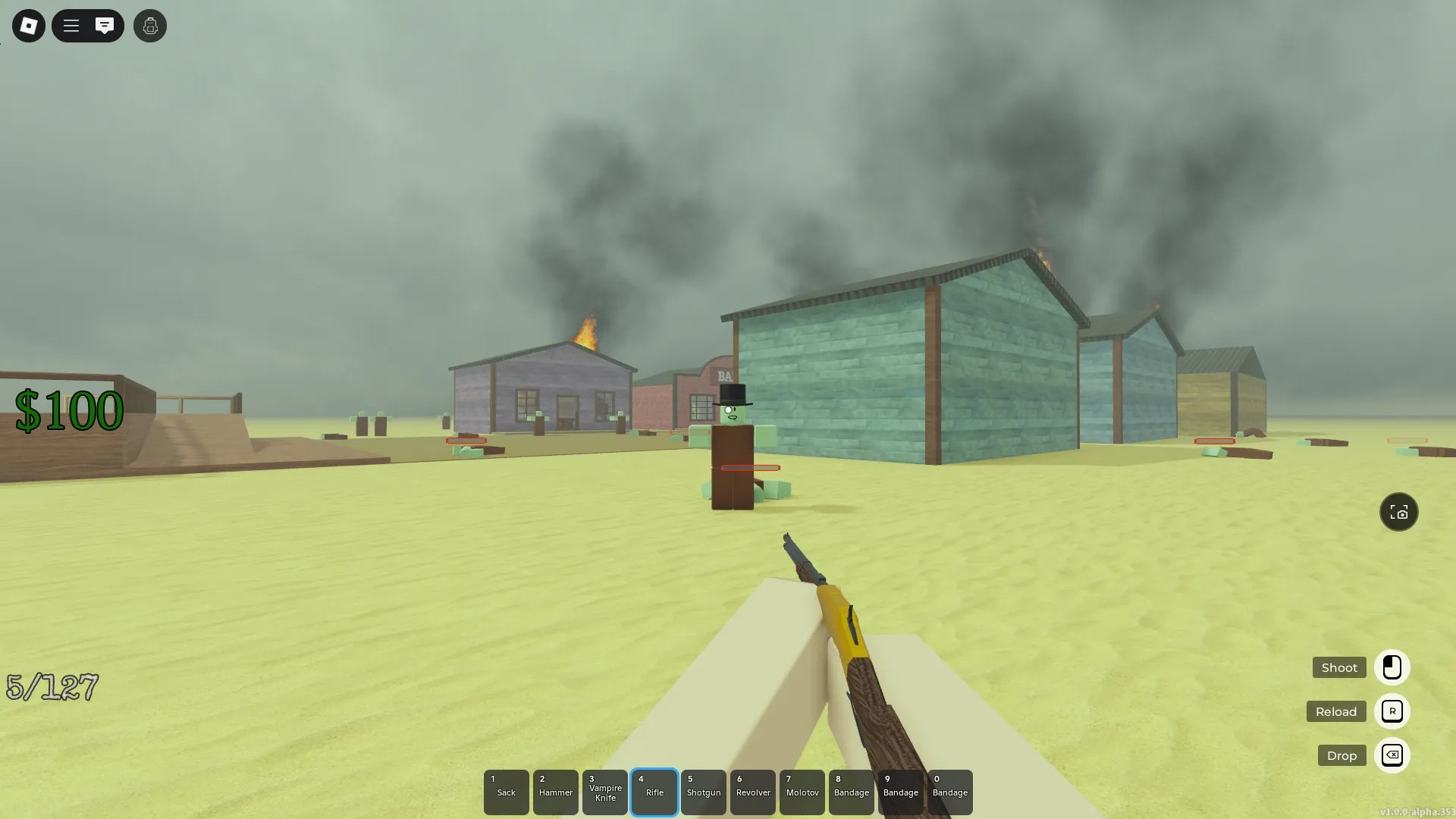Select the Bandage in slot 0
The height and width of the screenshot is (819, 1456).
950,792
